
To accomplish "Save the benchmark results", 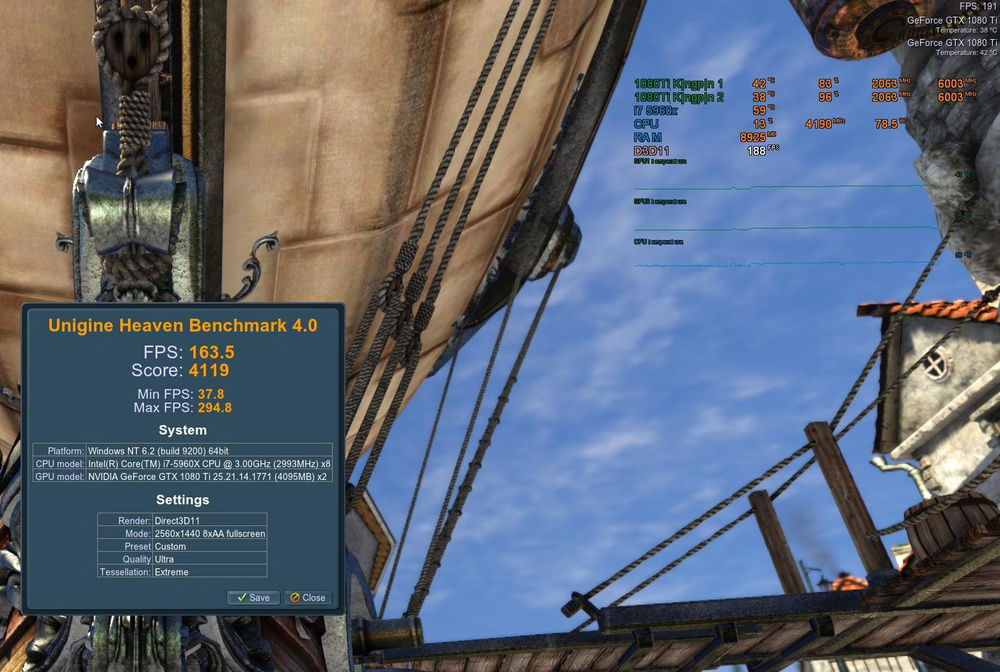I will click(x=253, y=597).
